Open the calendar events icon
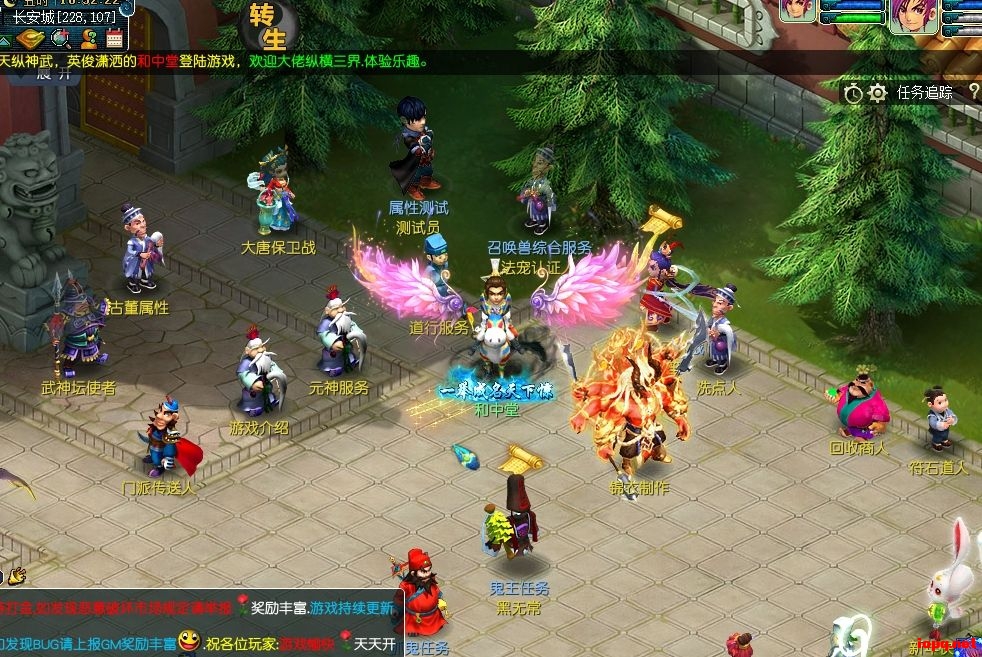Screen dimensions: 982x657 click(x=113, y=39)
